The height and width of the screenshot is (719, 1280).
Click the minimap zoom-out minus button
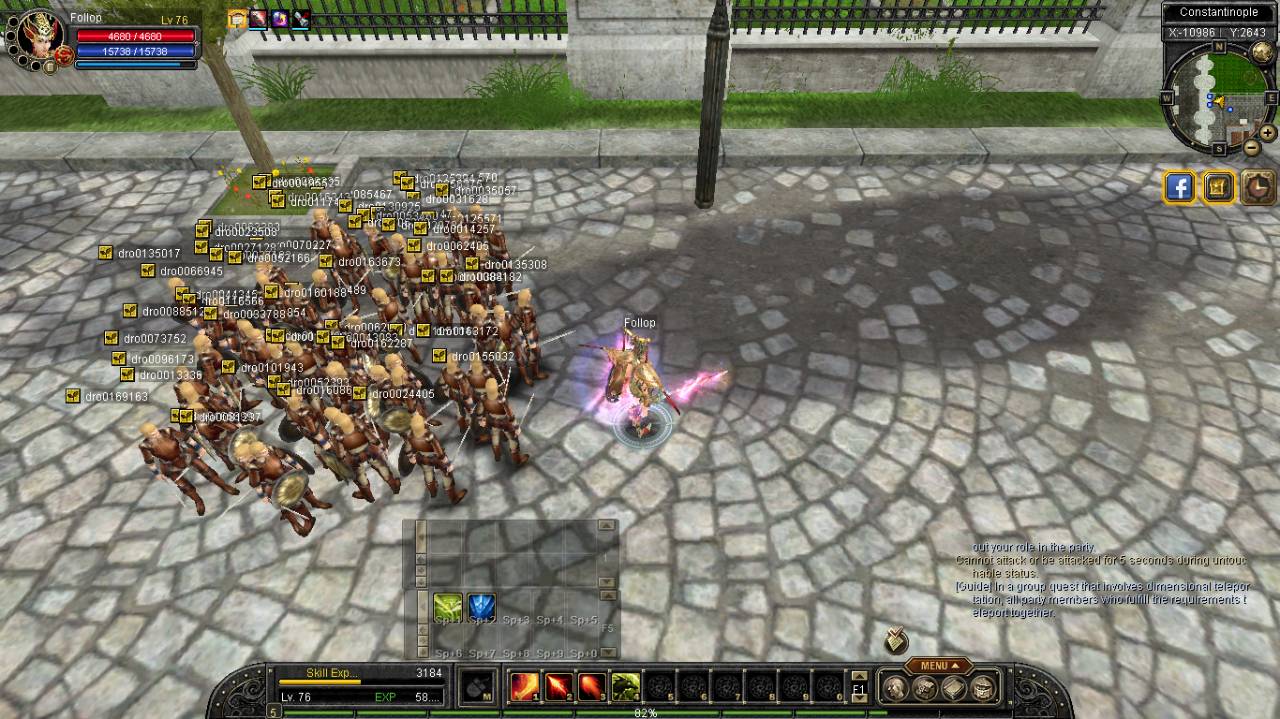(1252, 148)
